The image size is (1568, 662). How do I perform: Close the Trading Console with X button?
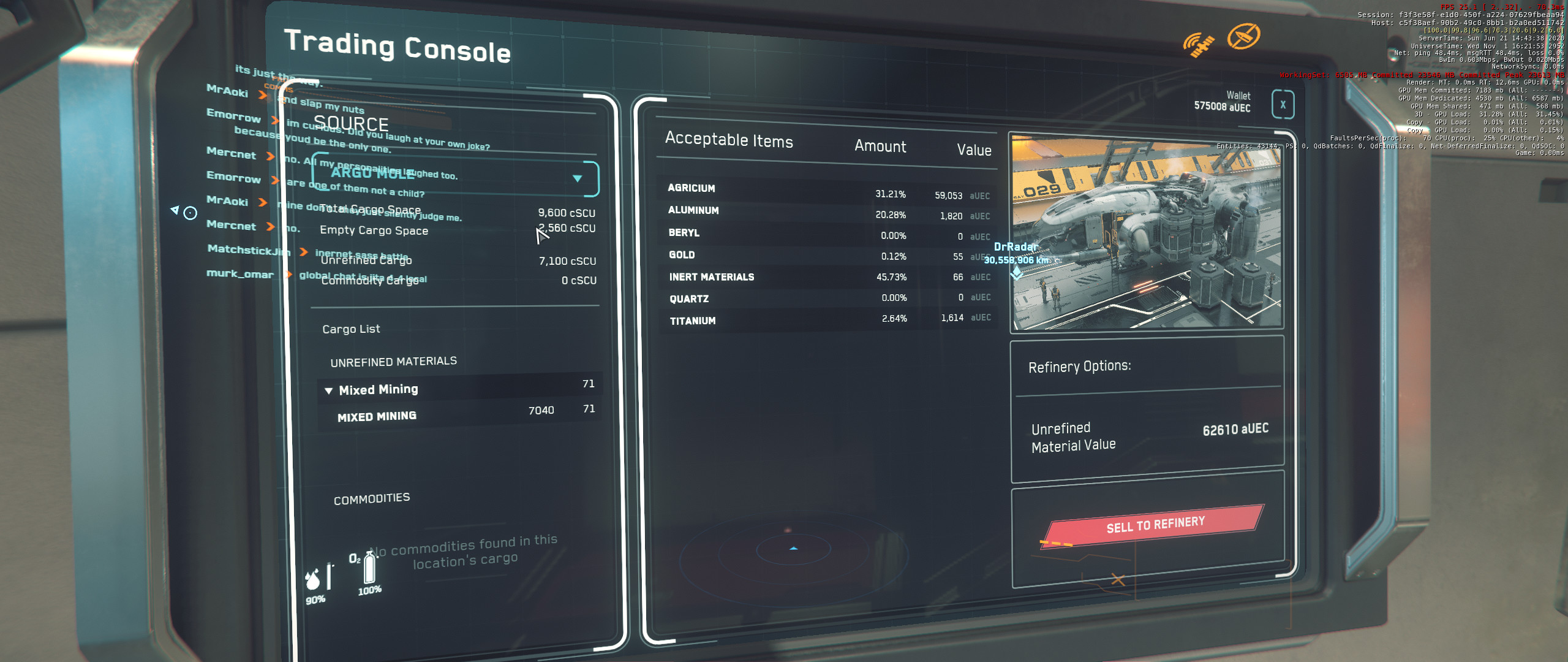pyautogui.click(x=1283, y=104)
